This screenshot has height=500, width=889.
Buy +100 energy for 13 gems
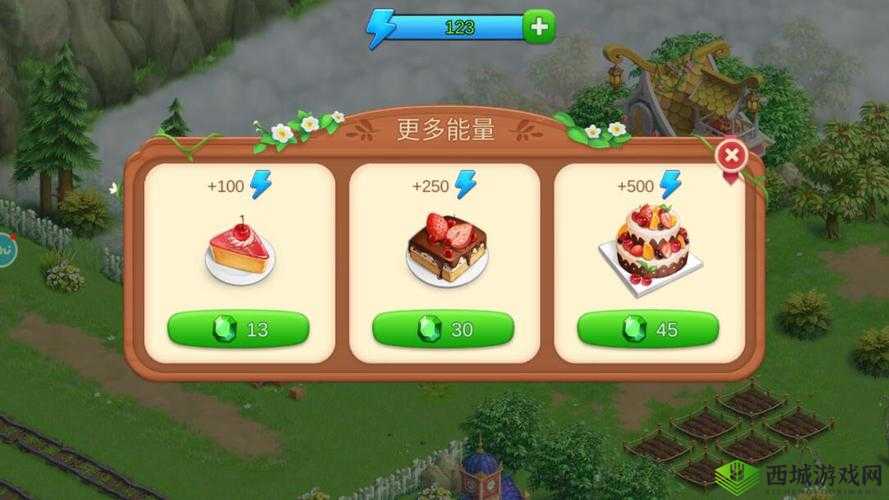click(238, 329)
